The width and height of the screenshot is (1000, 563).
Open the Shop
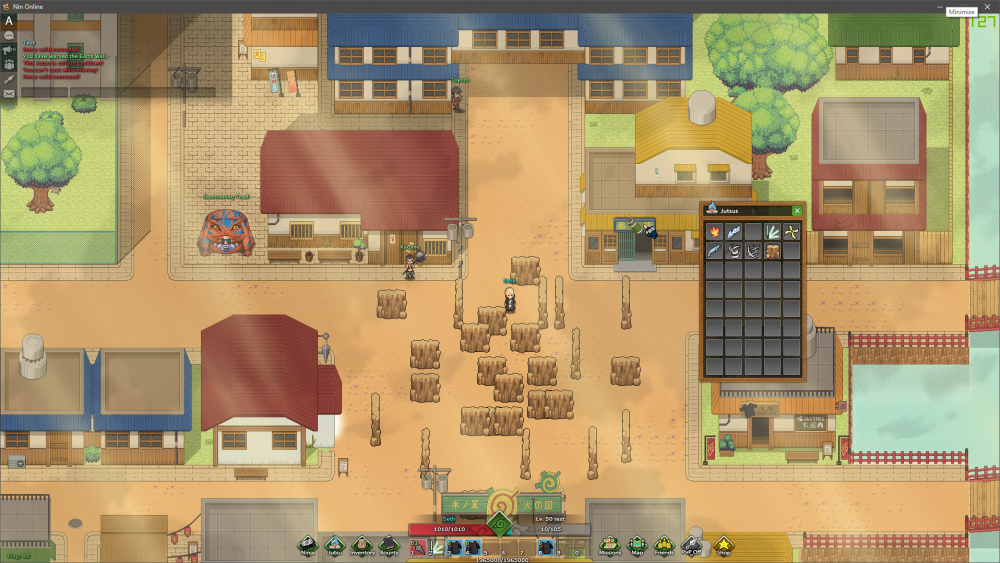click(x=722, y=545)
